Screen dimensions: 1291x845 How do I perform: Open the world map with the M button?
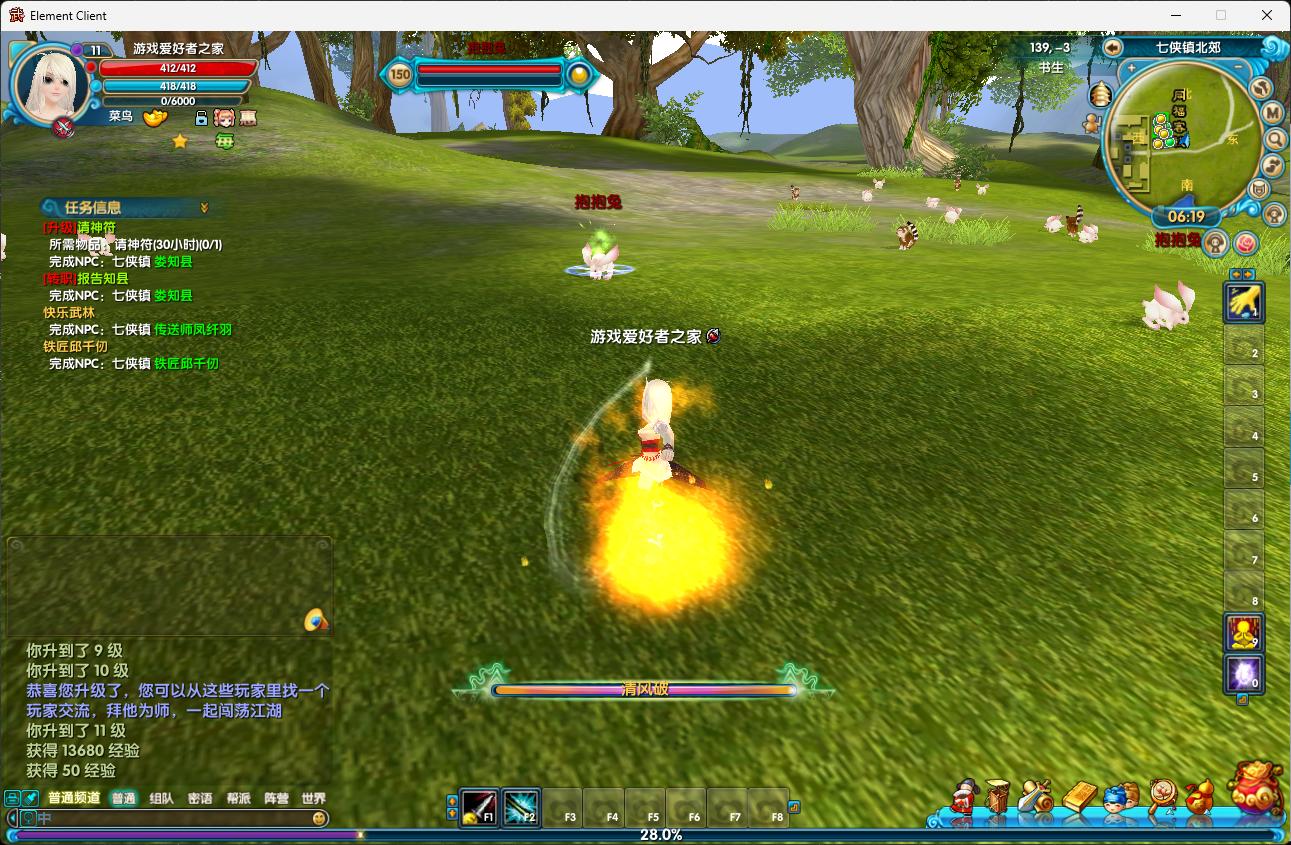(1273, 113)
